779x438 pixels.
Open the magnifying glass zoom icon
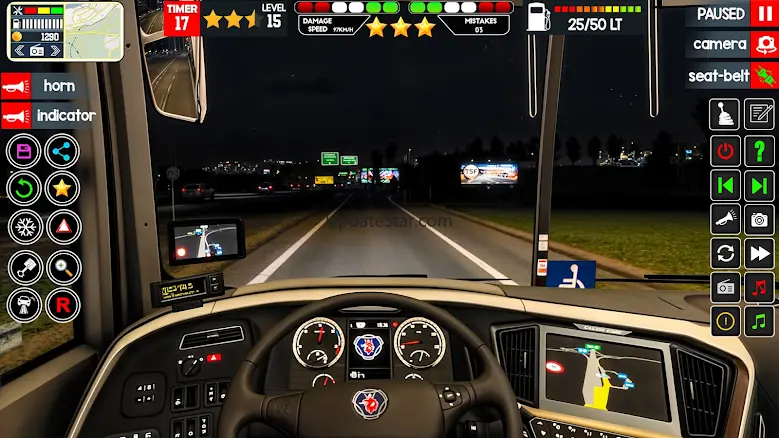coord(63,267)
